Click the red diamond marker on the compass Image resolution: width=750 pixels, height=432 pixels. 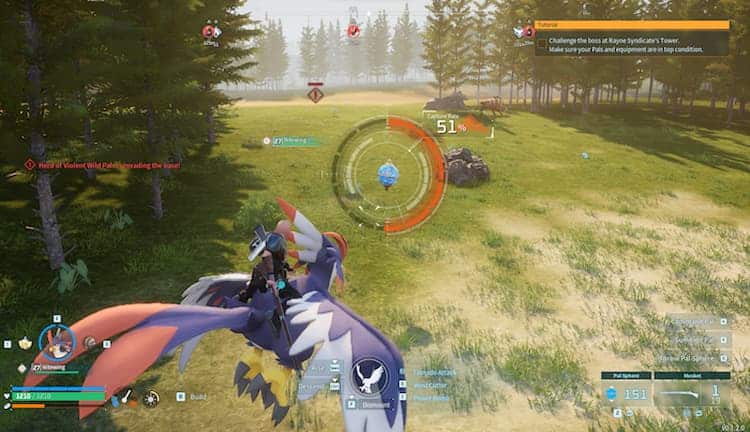click(x=316, y=95)
